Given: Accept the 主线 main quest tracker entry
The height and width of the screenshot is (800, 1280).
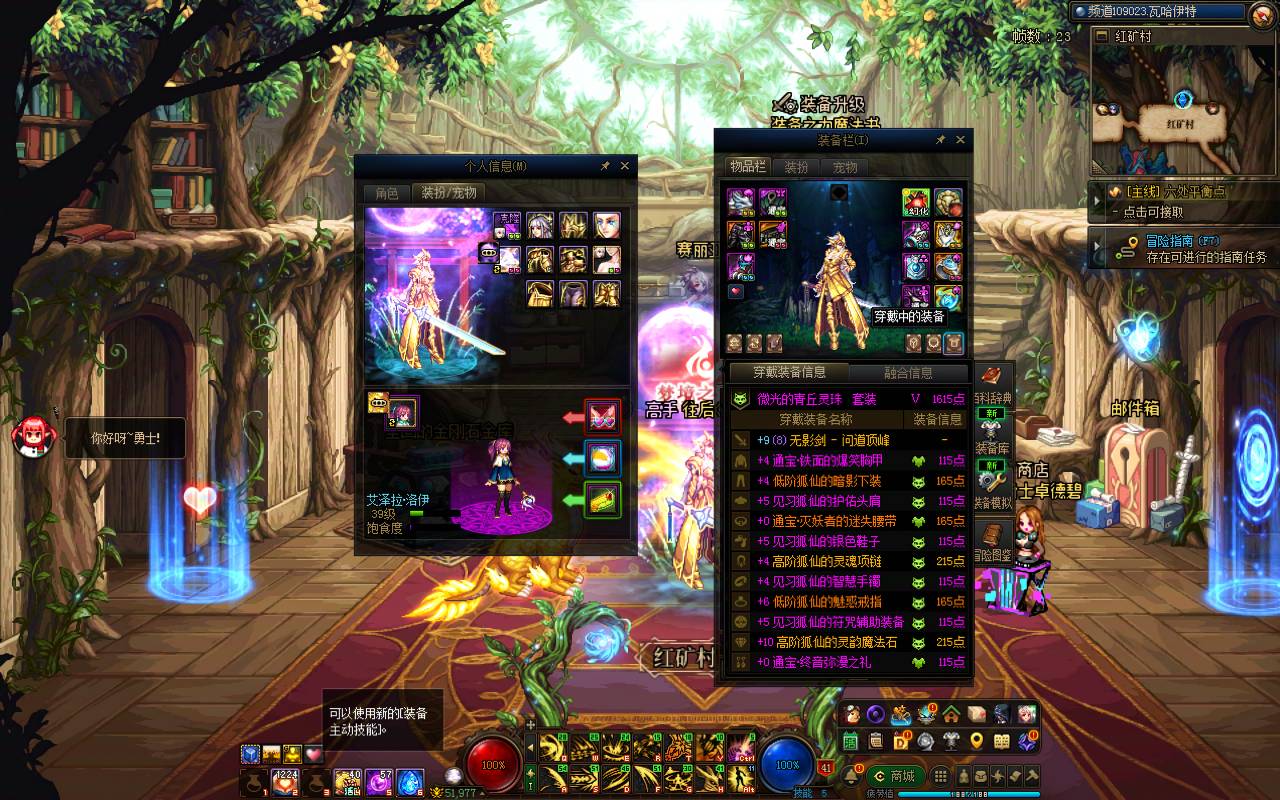Looking at the screenshot, I should [x=1180, y=201].
